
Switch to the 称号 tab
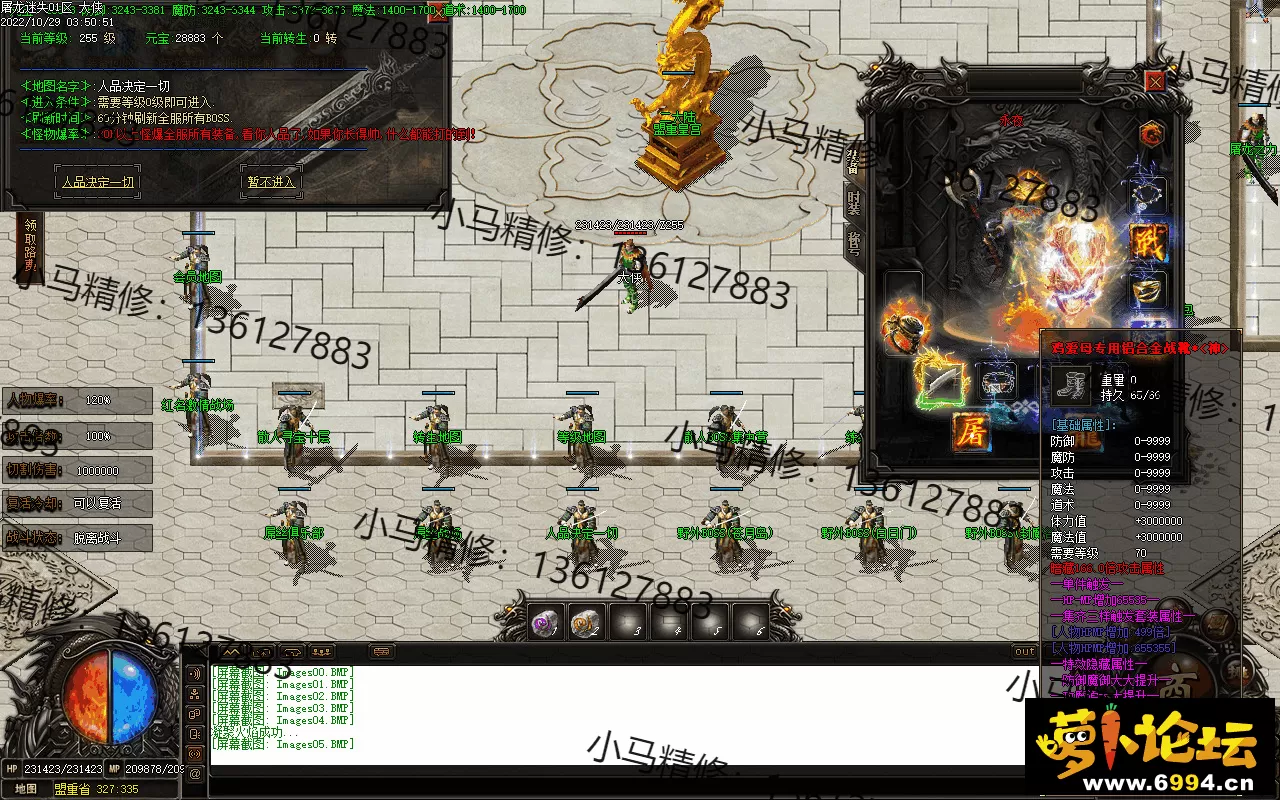point(853,243)
